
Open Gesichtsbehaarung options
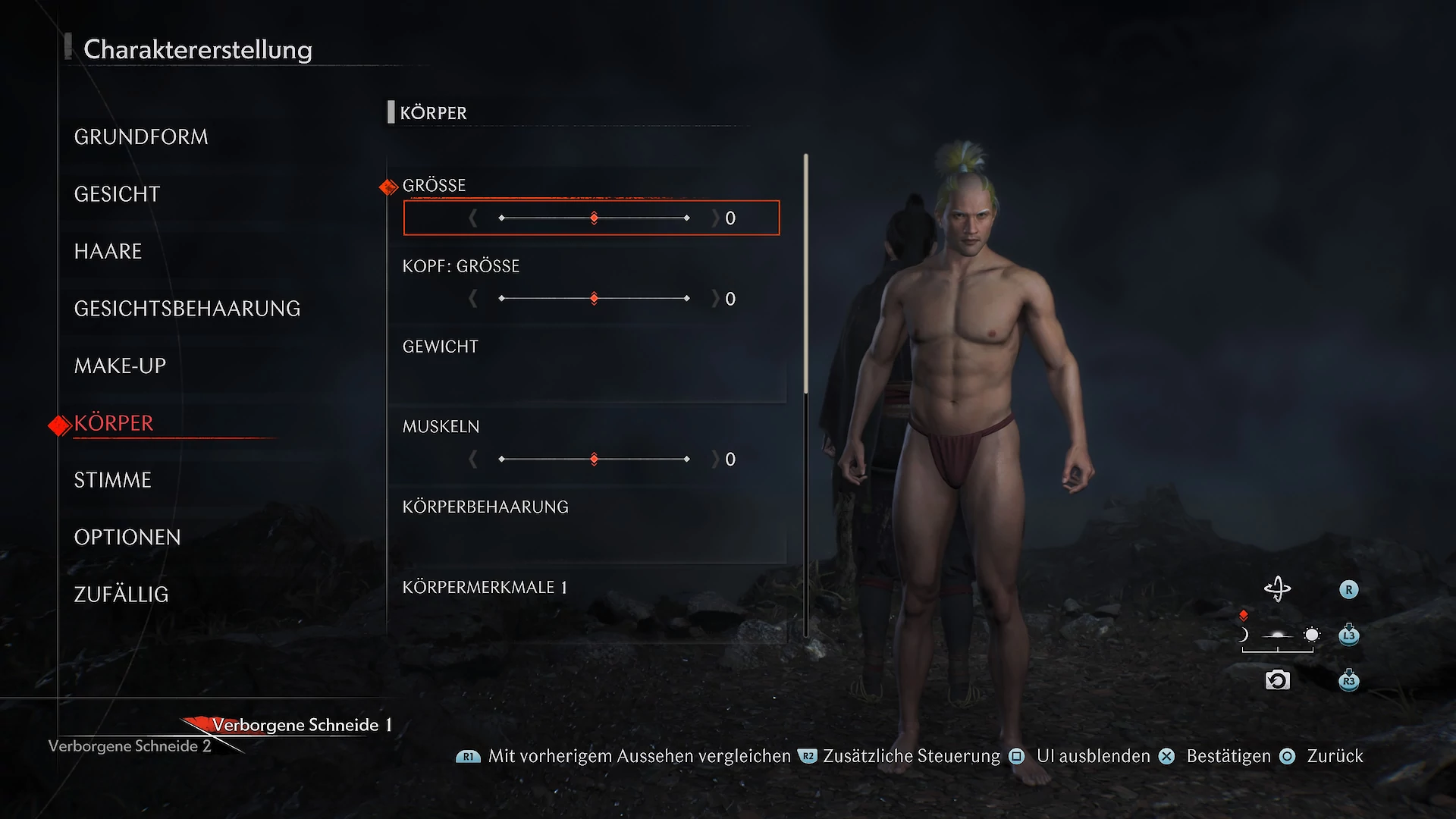pyautogui.click(x=187, y=309)
